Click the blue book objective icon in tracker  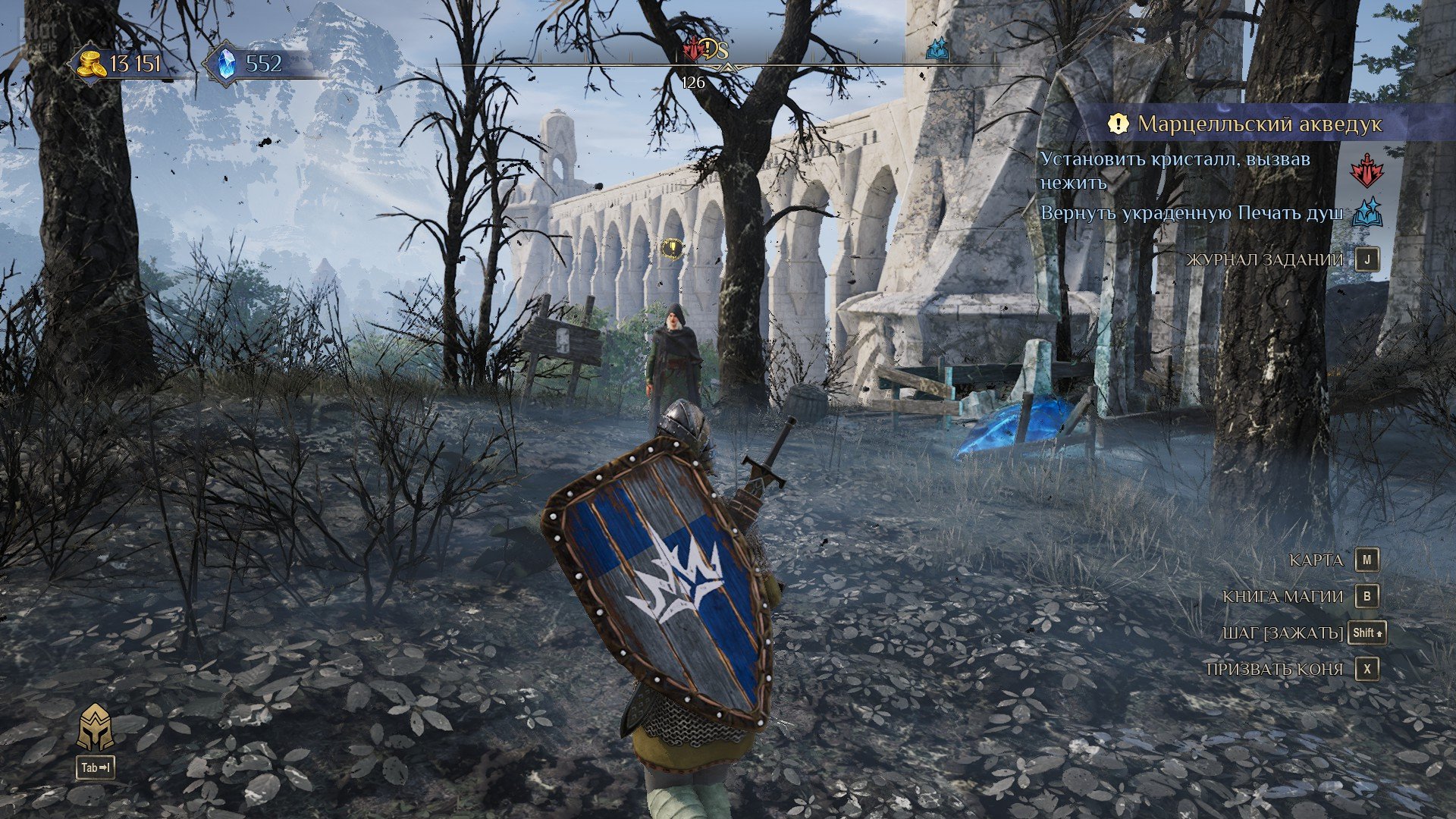[1367, 213]
